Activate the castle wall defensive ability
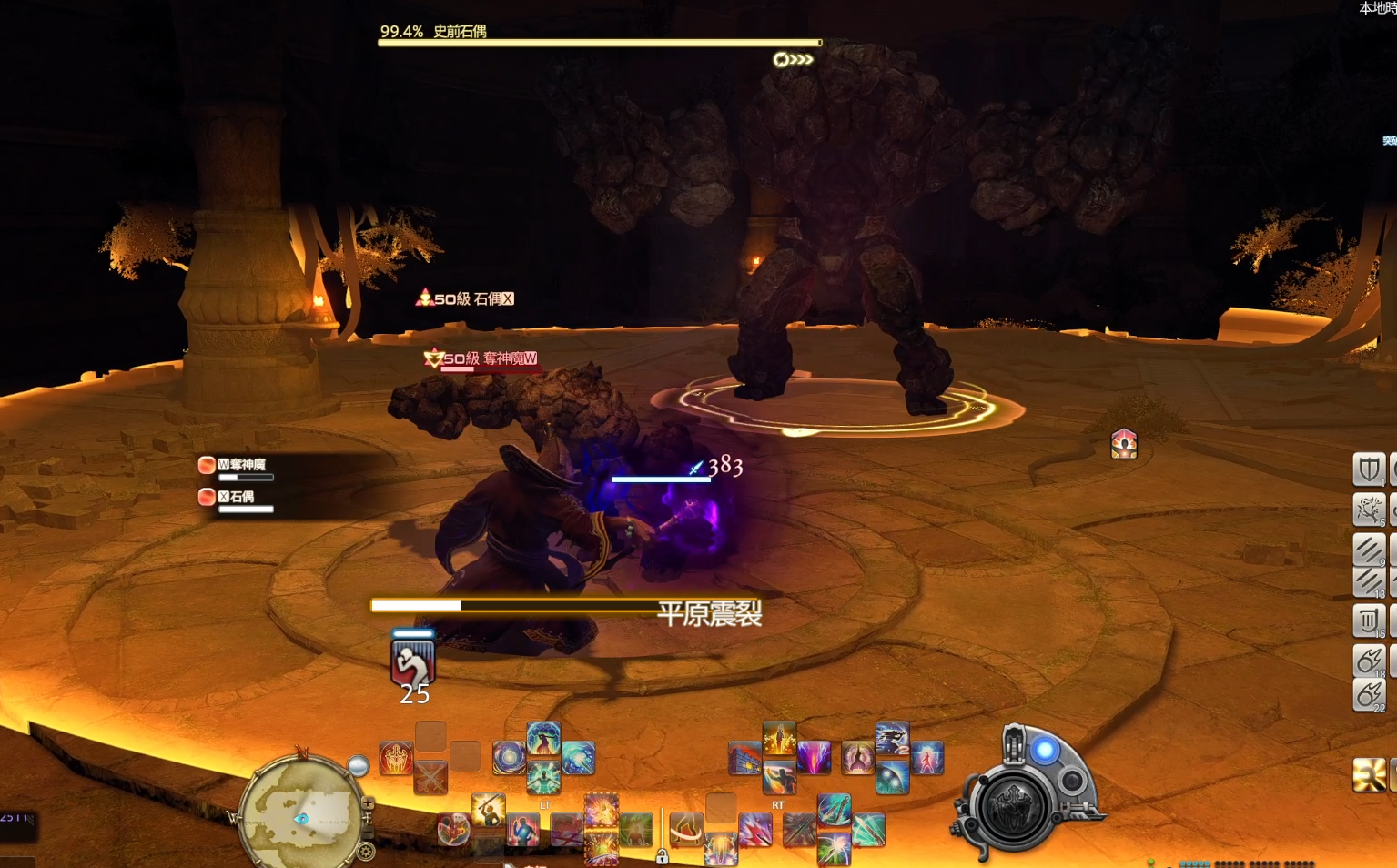 click(744, 758)
